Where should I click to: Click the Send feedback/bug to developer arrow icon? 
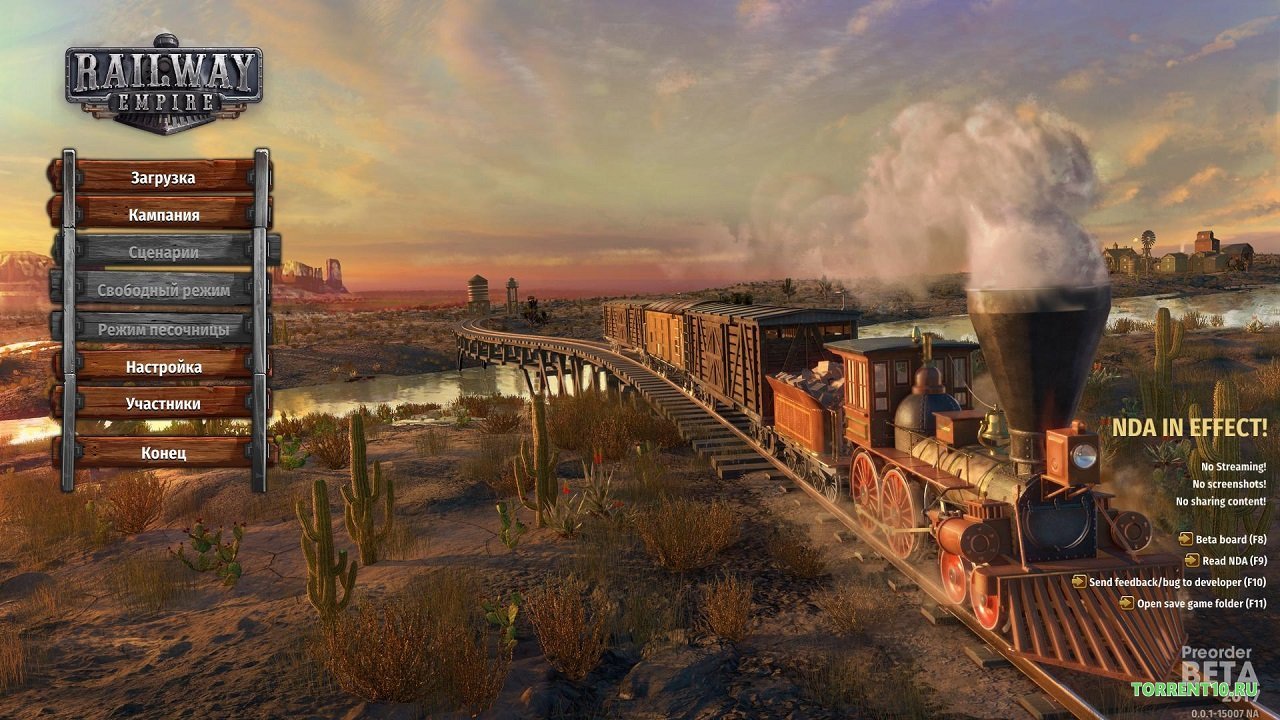coord(1080,582)
